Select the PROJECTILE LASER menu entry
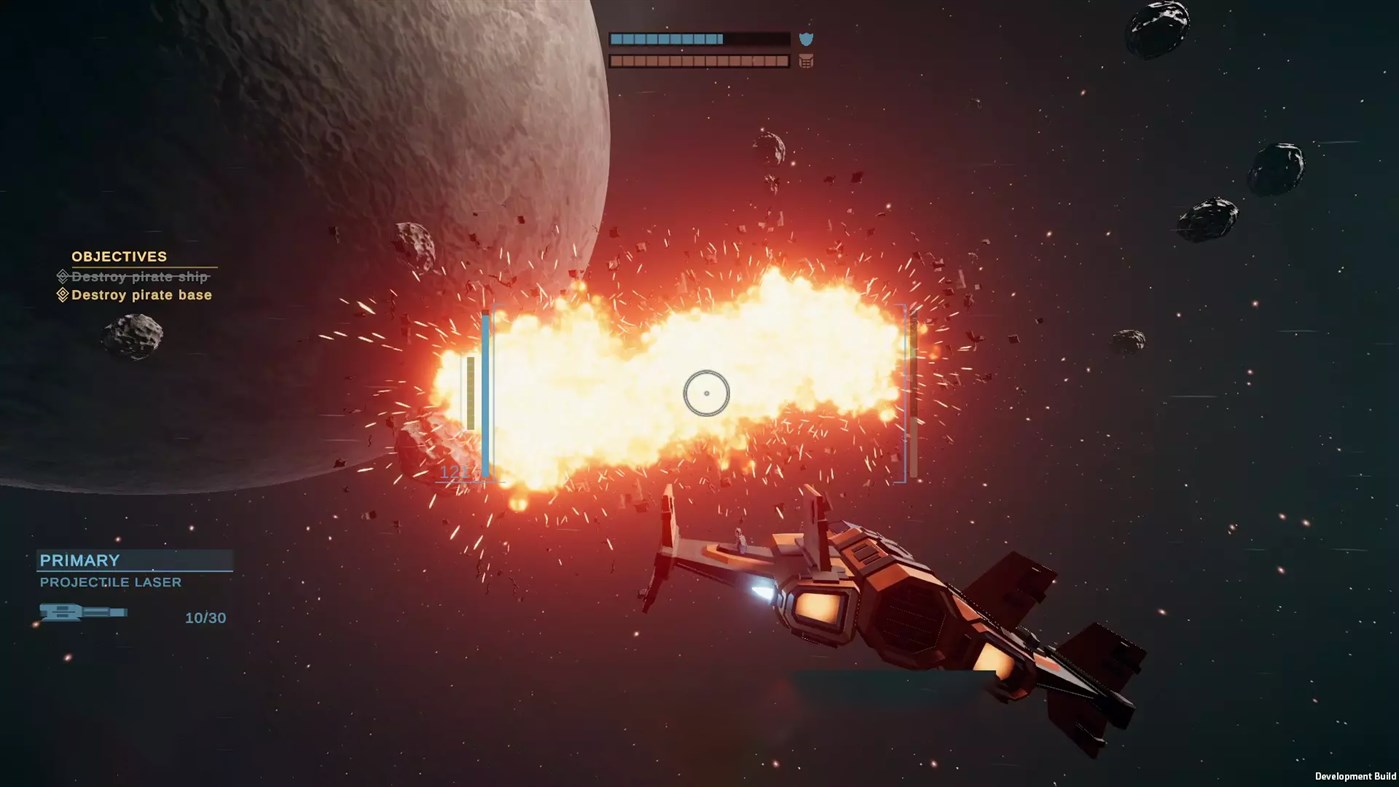Viewport: 1399px width, 787px height. coord(110,581)
